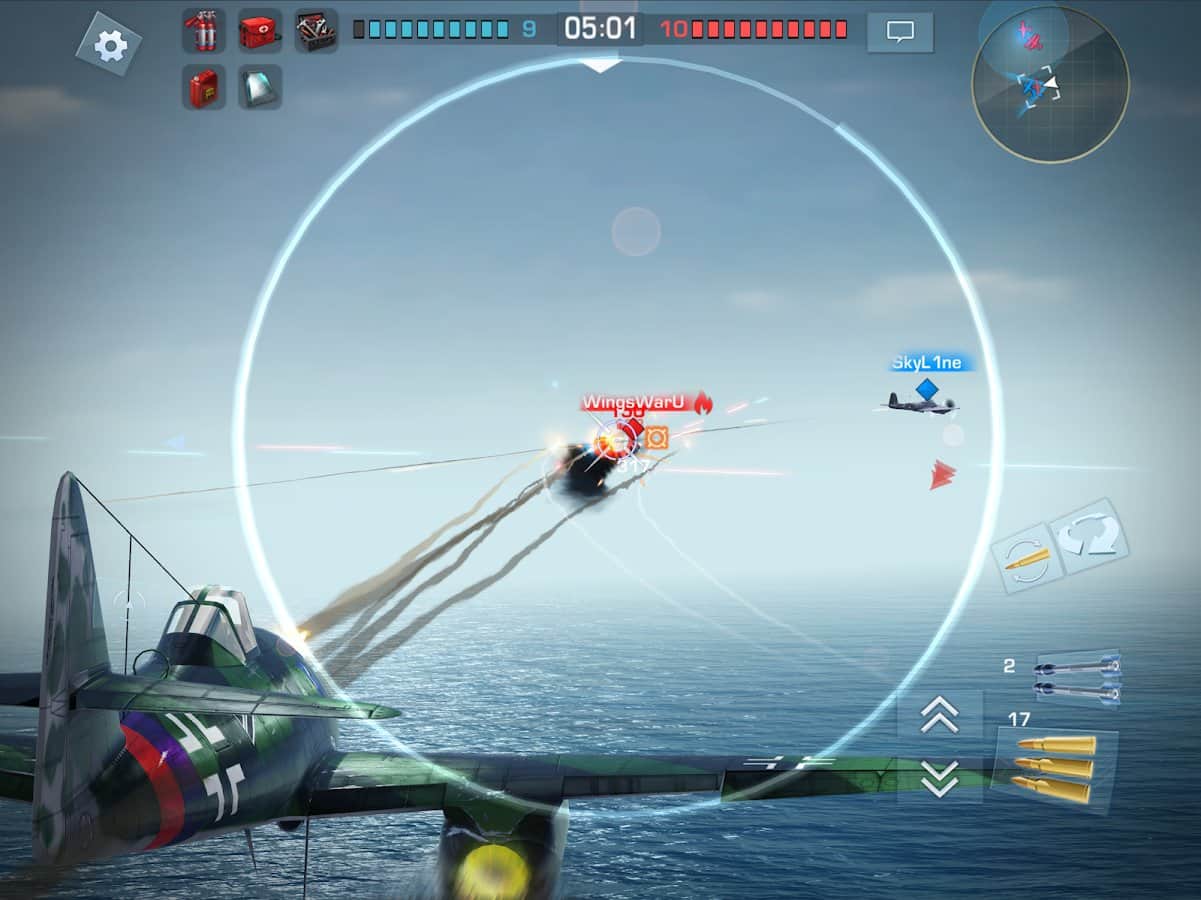Image resolution: width=1201 pixels, height=900 pixels.
Task: Fire the rockets weapon
Action: pos(1077,677)
